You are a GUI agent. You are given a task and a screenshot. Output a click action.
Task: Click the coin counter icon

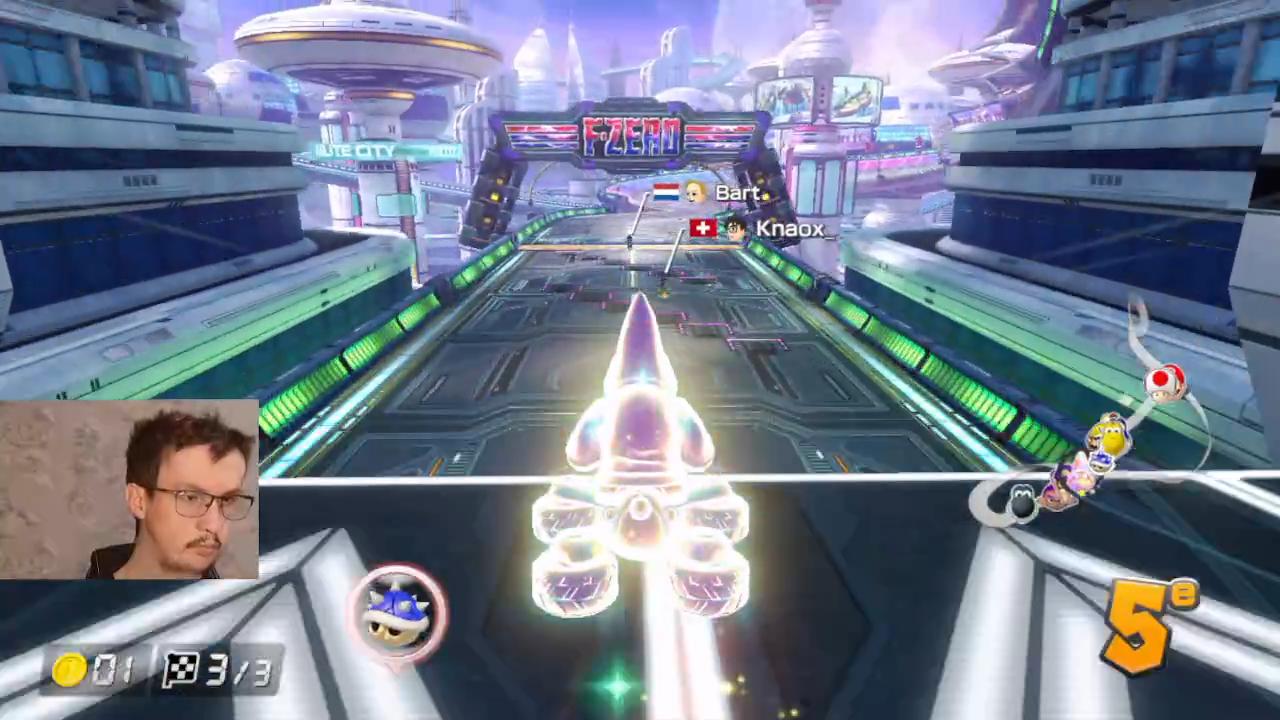click(x=68, y=671)
